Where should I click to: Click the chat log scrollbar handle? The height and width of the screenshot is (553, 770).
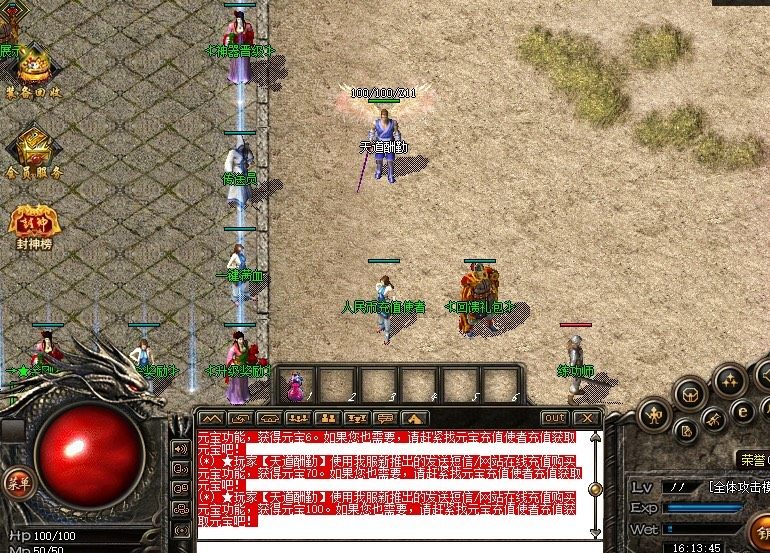(x=595, y=490)
